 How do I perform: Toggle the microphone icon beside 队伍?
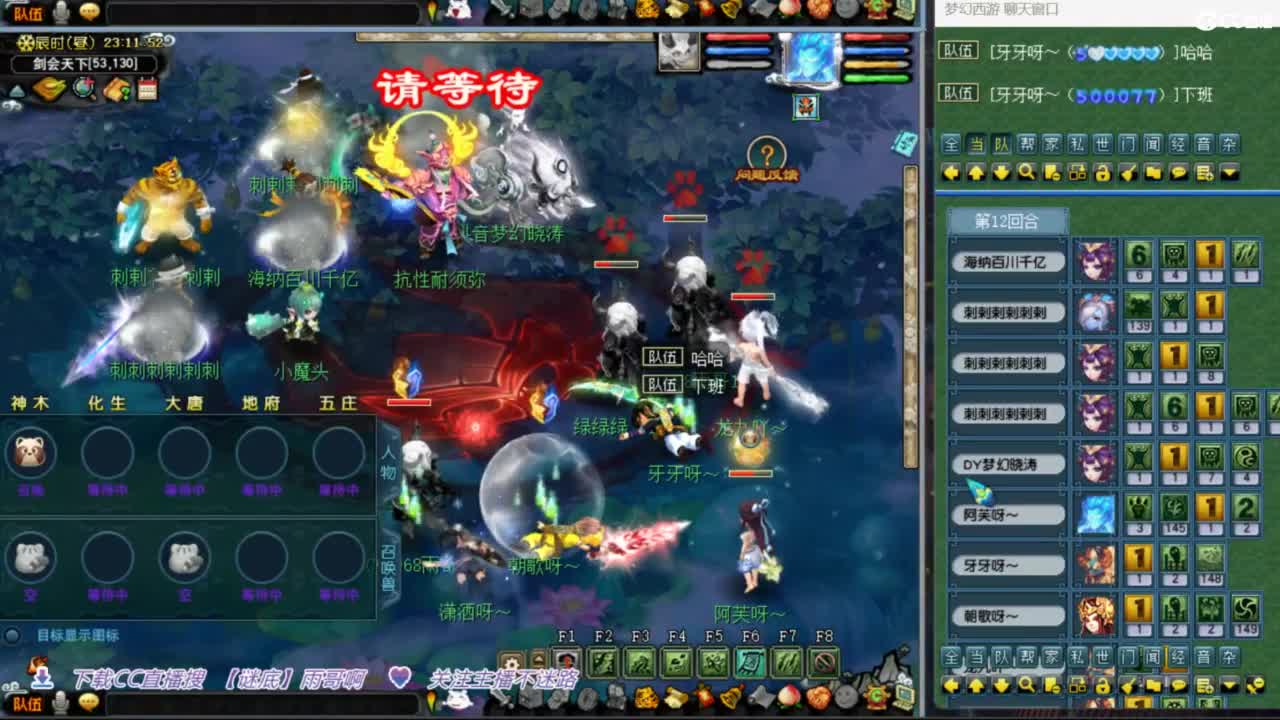coord(62,10)
